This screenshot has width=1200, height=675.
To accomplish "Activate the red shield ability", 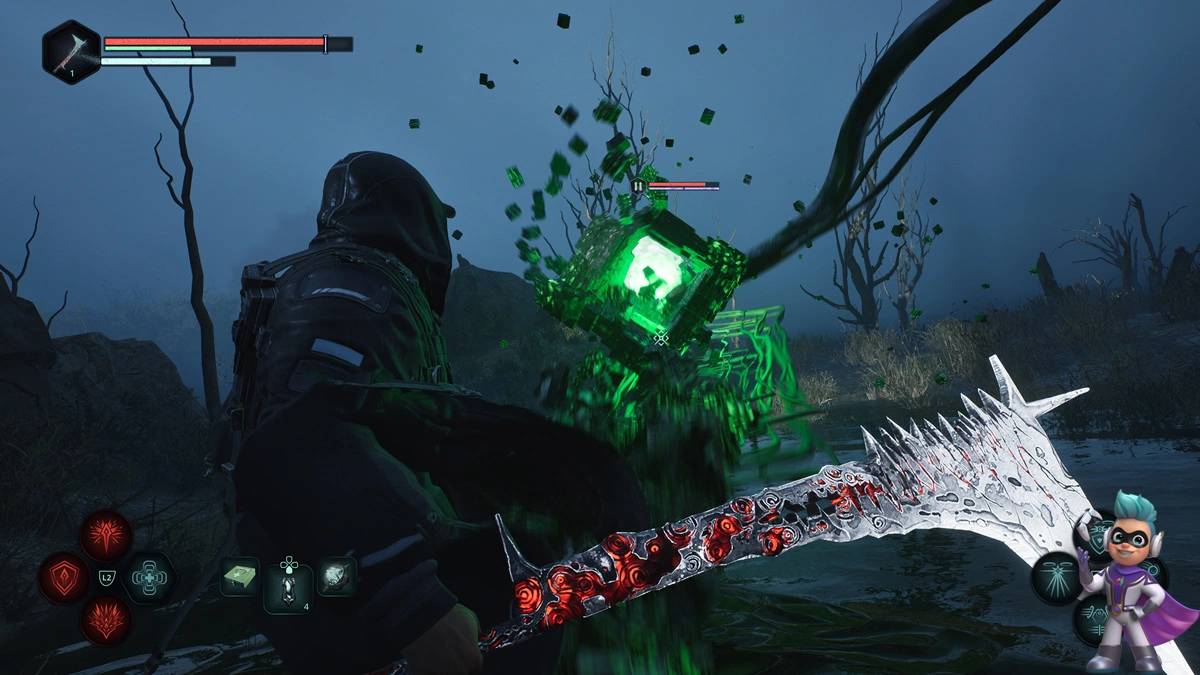I will point(64,577).
